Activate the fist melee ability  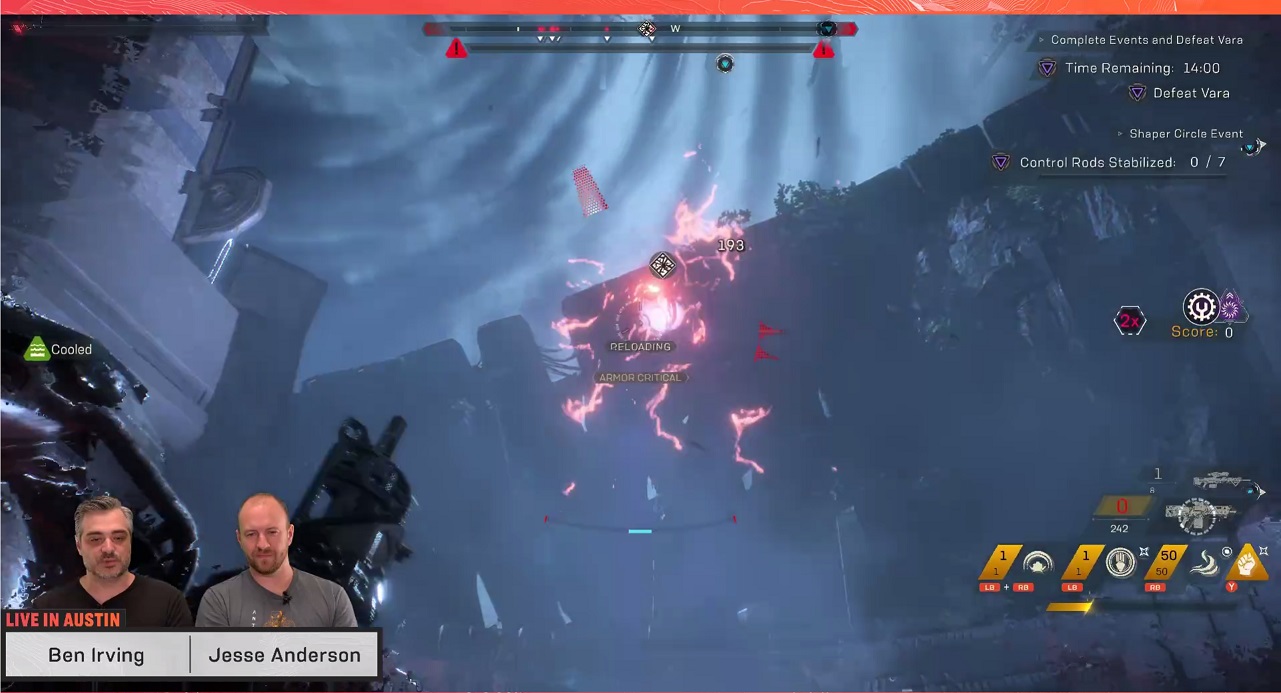pyautogui.click(x=1246, y=562)
